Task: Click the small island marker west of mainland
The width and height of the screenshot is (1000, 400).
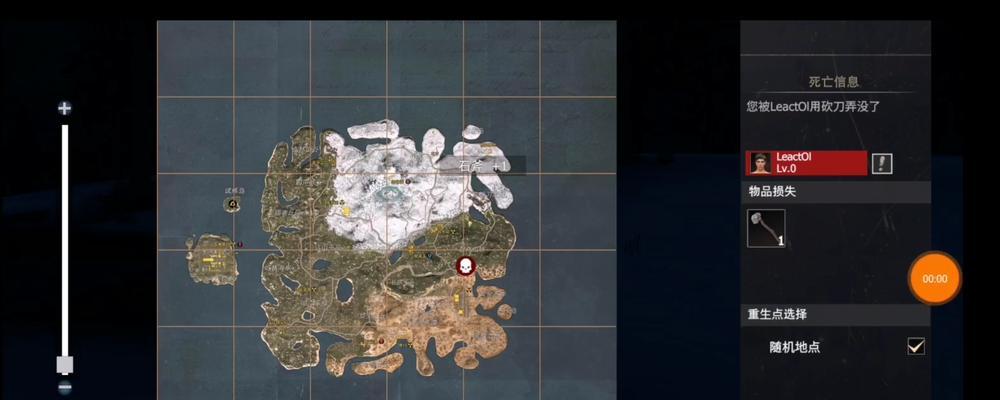Action: (x=233, y=203)
